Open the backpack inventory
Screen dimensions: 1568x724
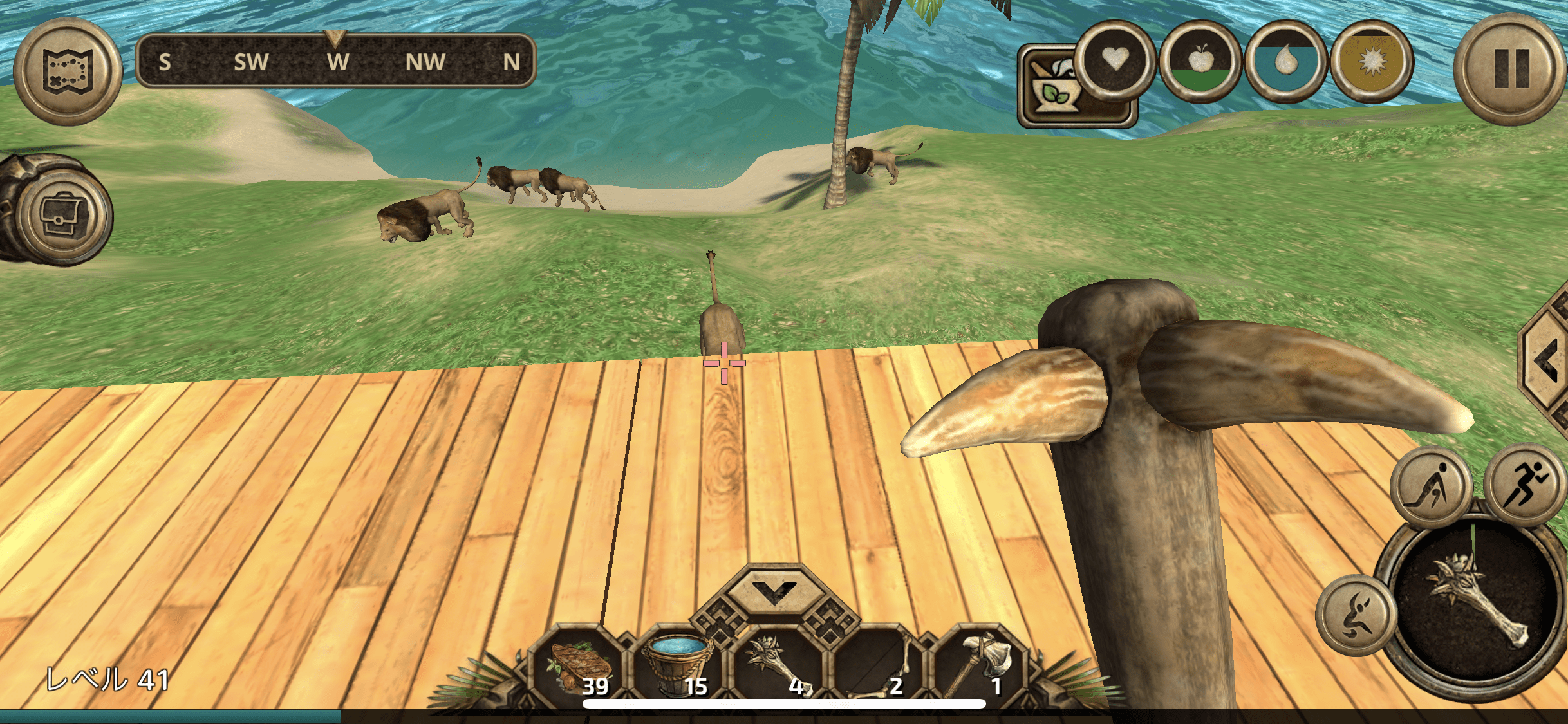coord(62,214)
